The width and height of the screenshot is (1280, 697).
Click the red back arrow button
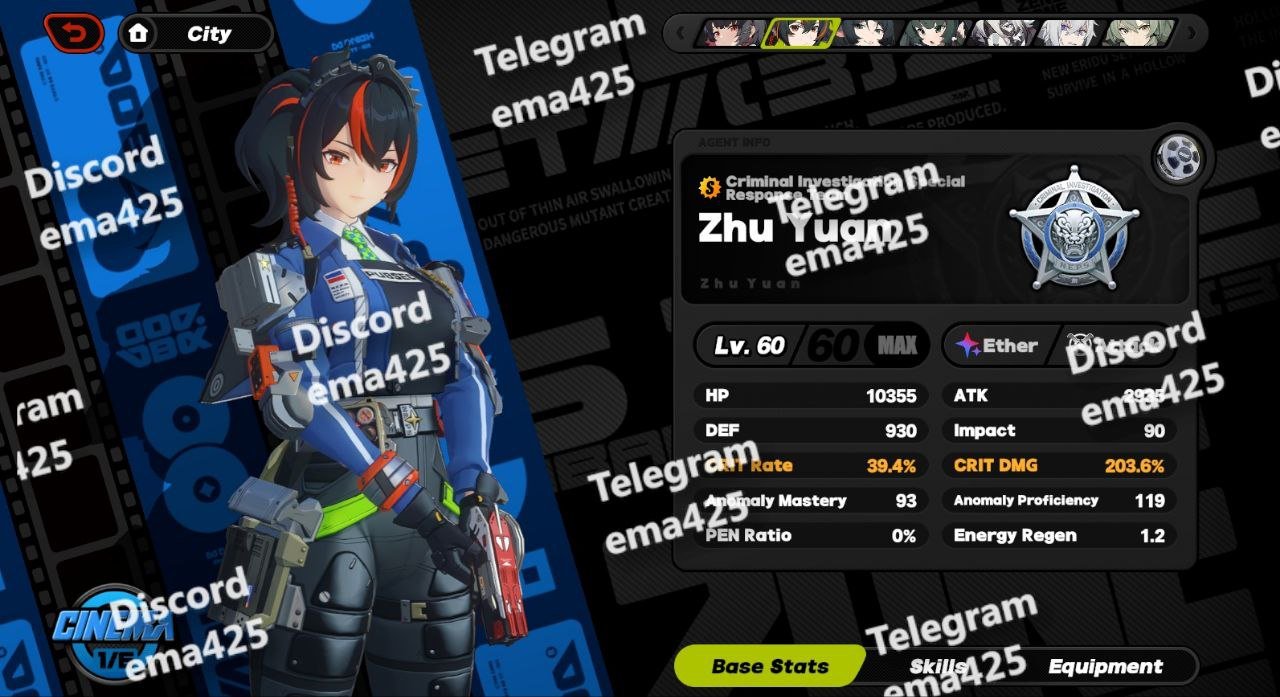(73, 33)
